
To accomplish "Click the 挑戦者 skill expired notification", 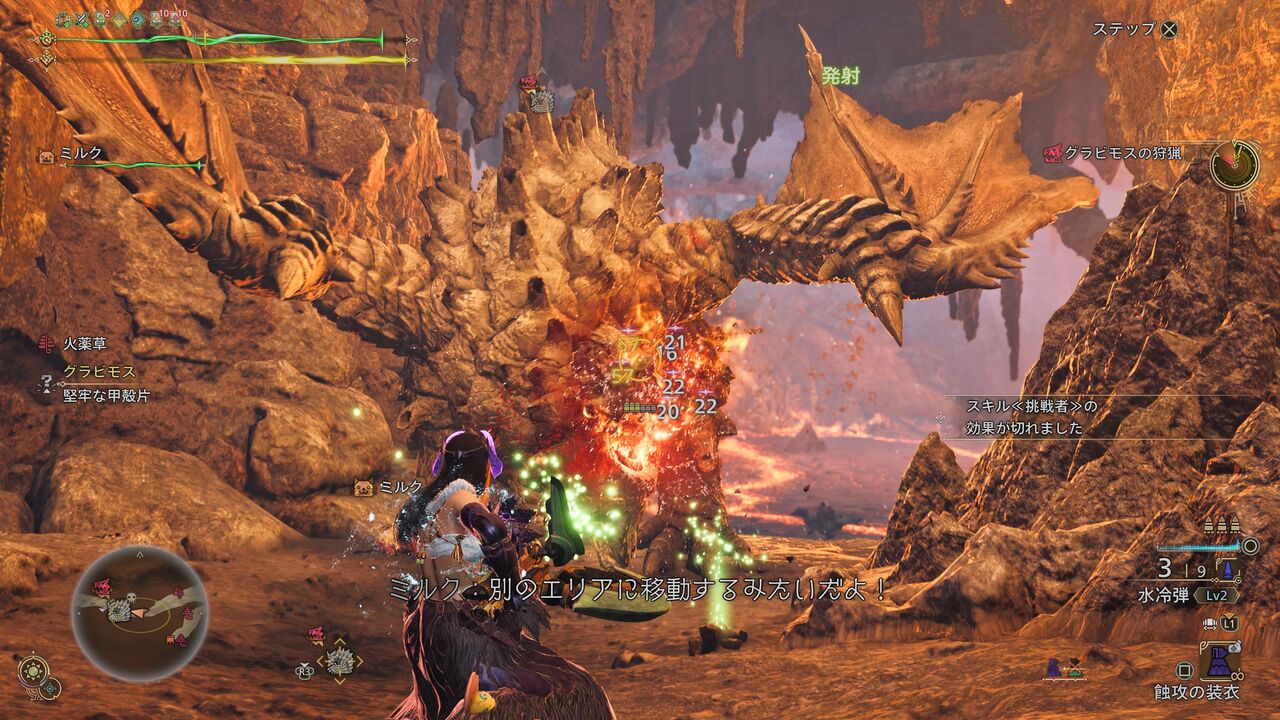I will click(x=1030, y=417).
